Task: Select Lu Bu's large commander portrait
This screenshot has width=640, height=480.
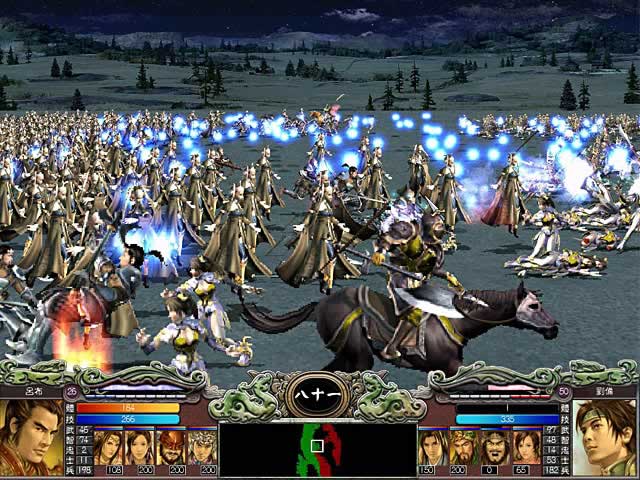Action: click(x=32, y=437)
